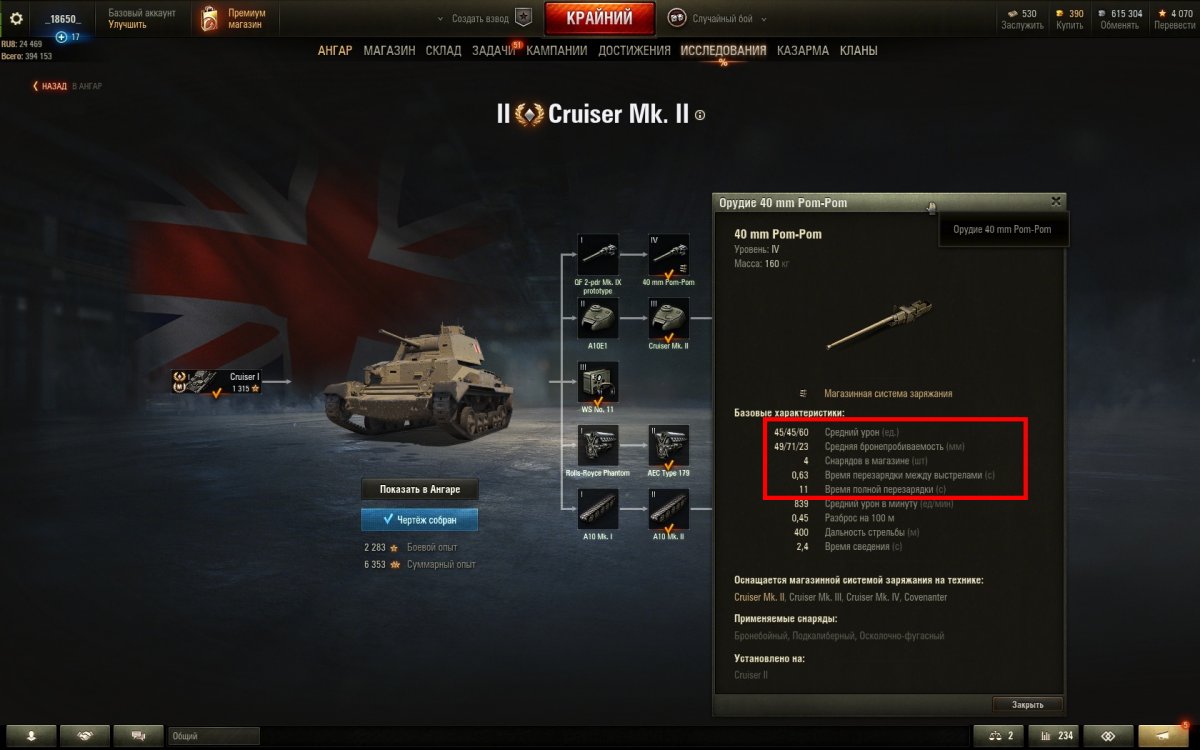Select the AEC Type 179 engine module
The width and height of the screenshot is (1200, 750).
tap(669, 445)
